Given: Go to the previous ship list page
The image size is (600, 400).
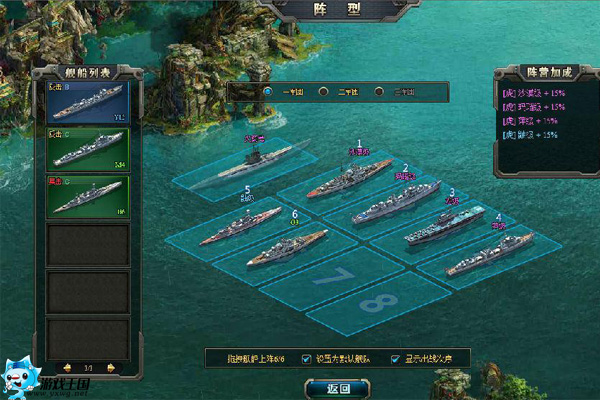Looking at the screenshot, I should (67, 367).
